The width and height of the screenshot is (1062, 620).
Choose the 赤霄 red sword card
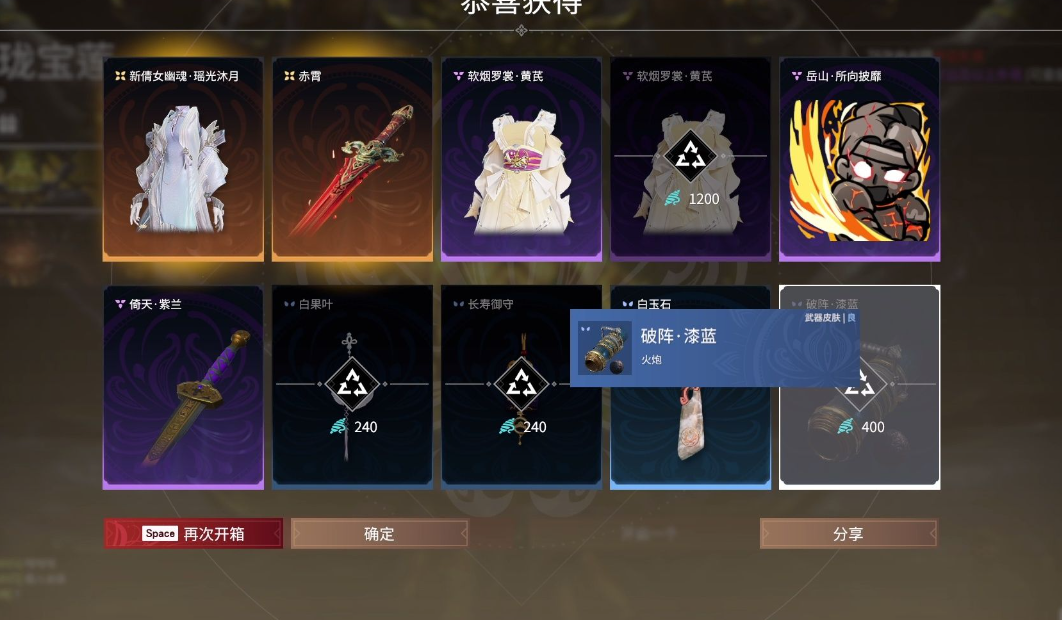click(352, 160)
